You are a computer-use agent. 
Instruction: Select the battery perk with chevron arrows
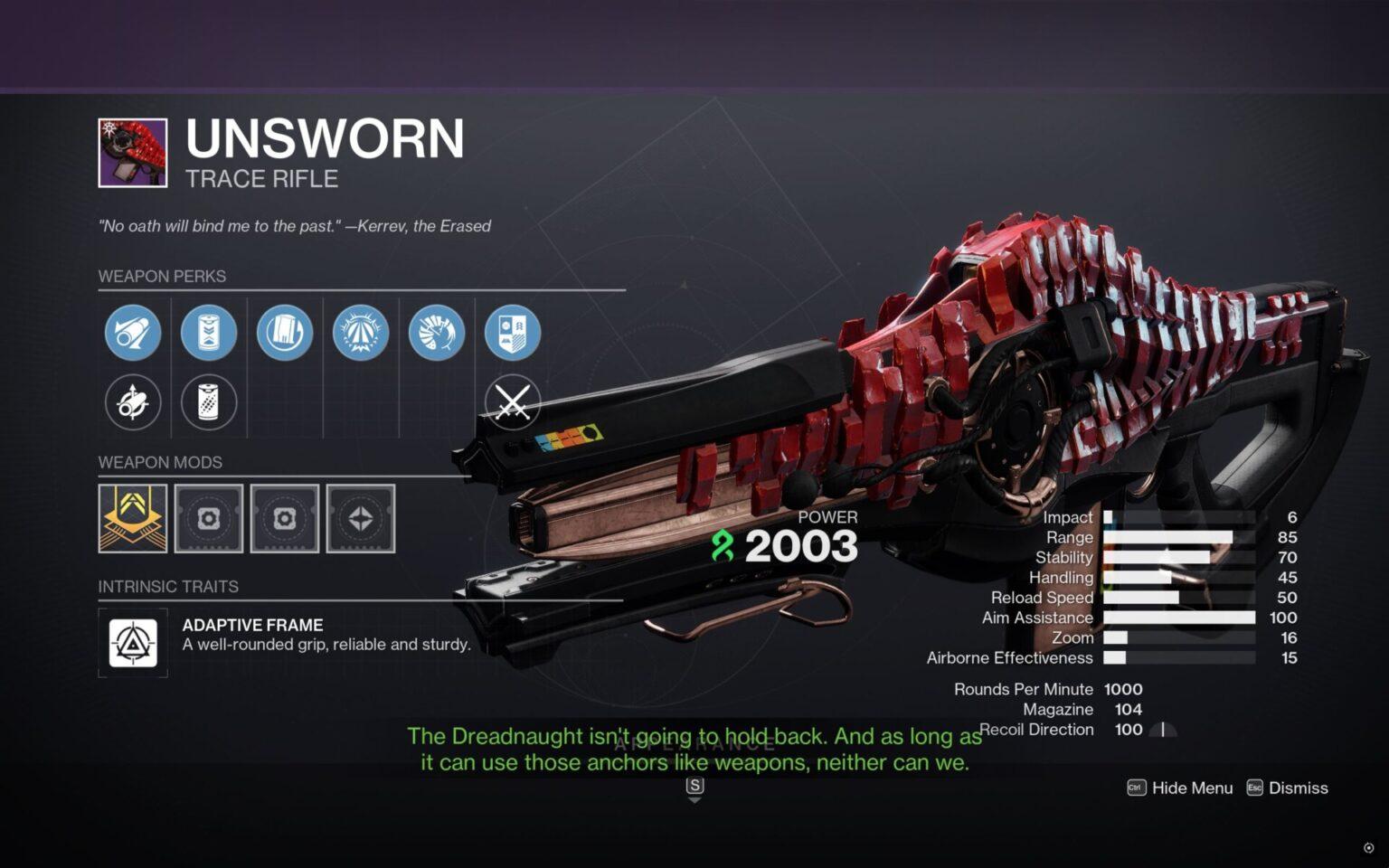pos(209,333)
